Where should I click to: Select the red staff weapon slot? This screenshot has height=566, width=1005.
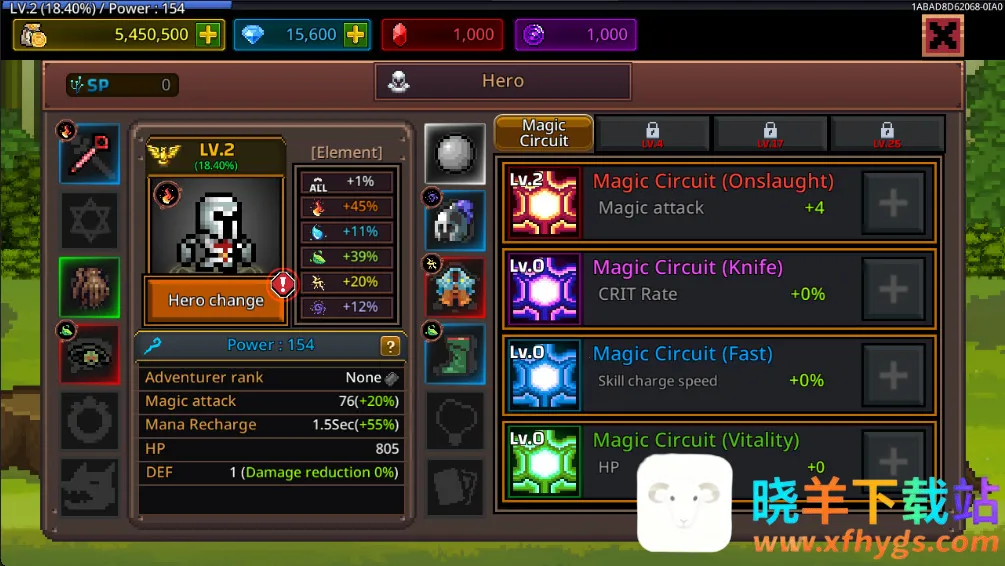point(90,154)
